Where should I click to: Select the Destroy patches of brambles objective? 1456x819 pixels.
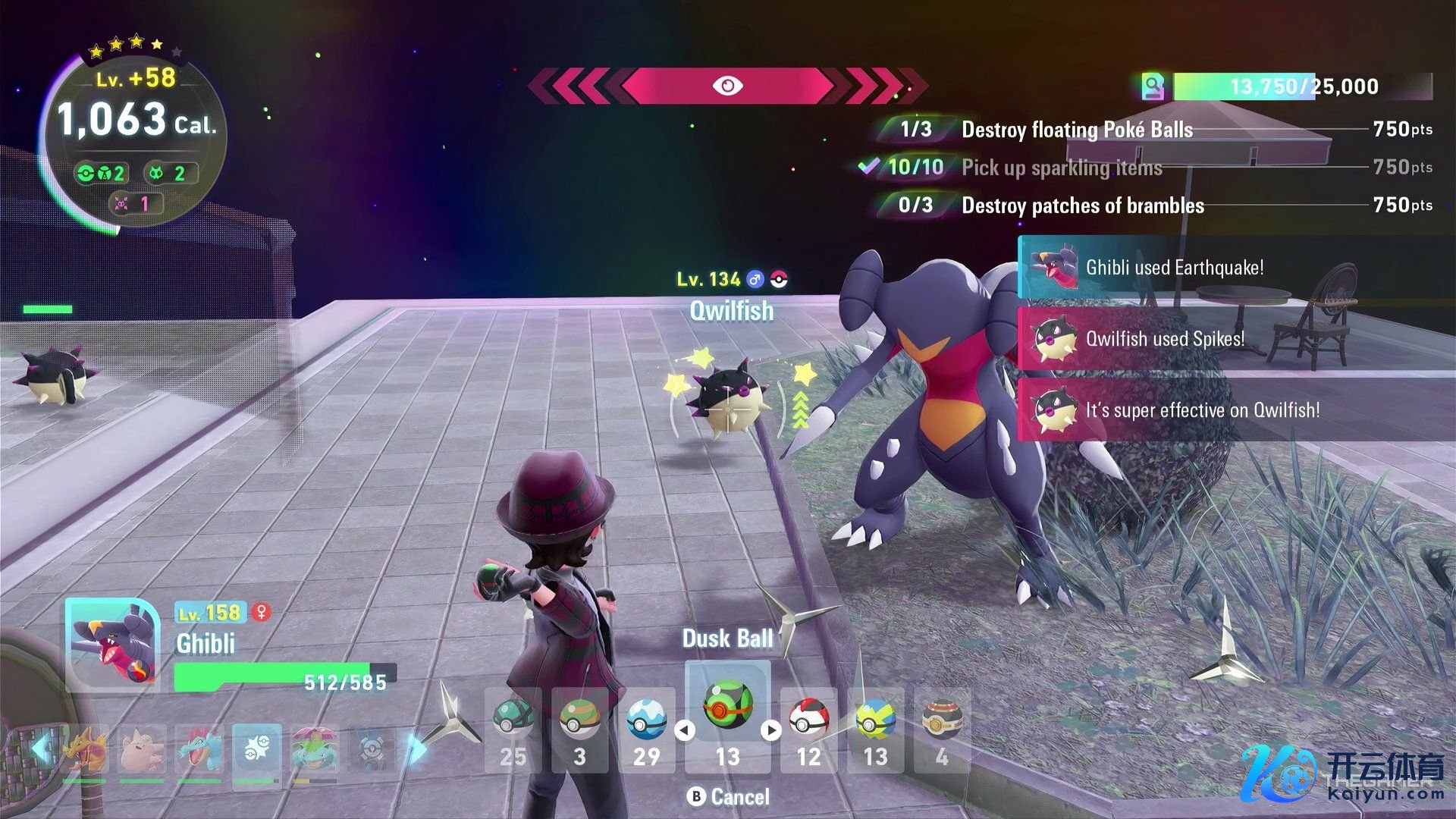(1082, 206)
